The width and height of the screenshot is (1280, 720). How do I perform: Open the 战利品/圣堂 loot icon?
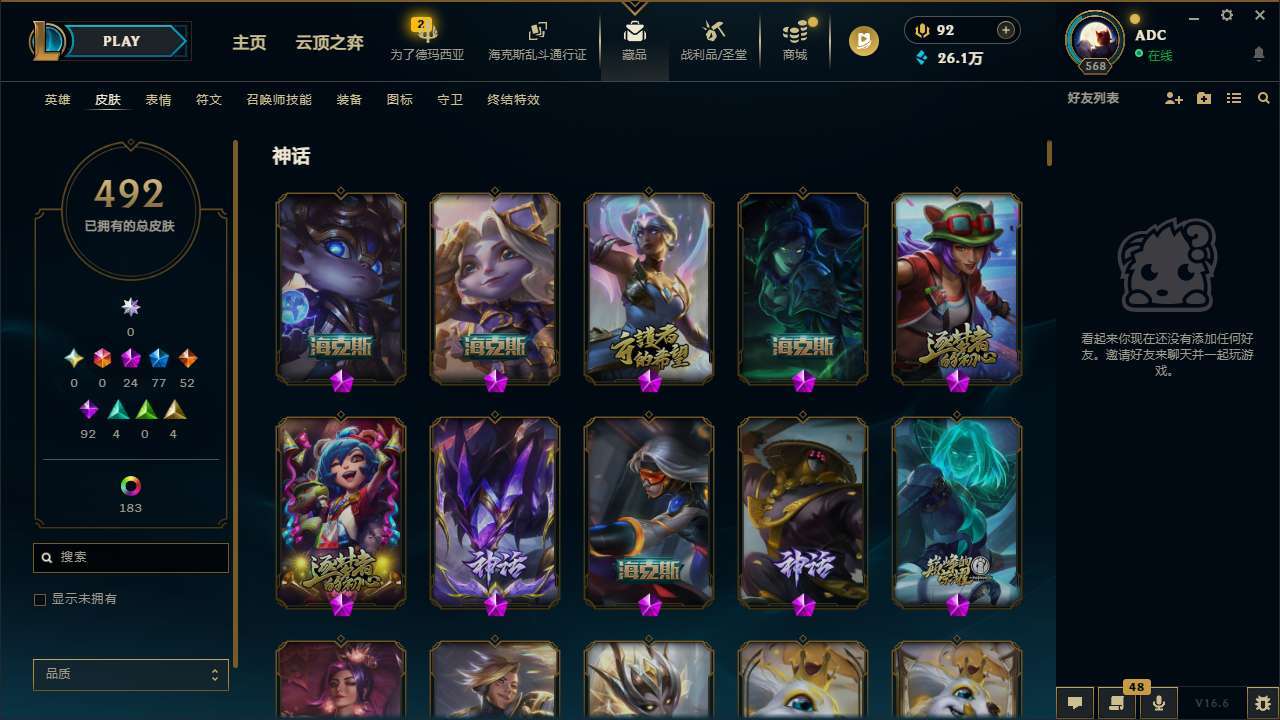(714, 40)
